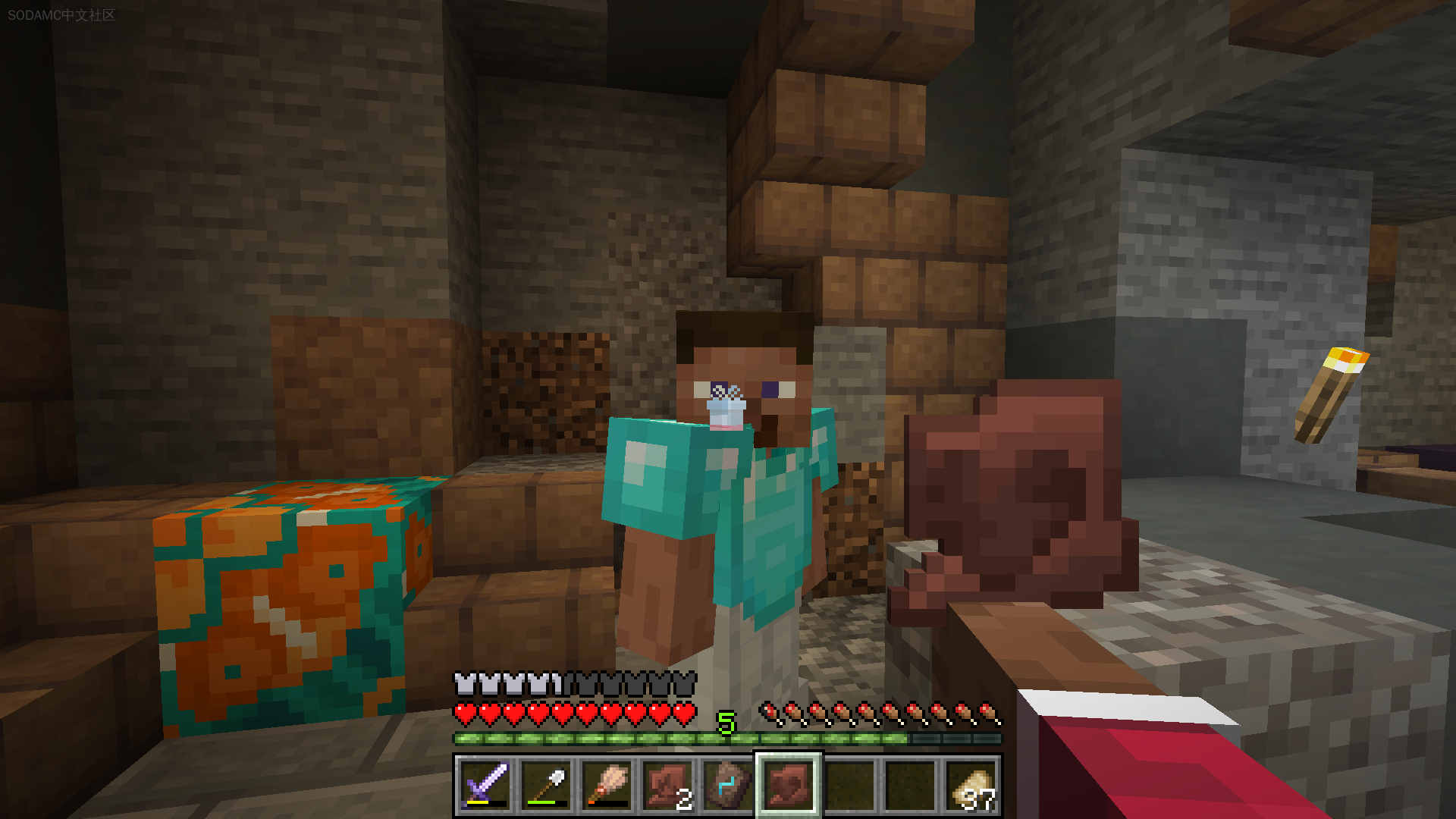The width and height of the screenshot is (1456, 819).
Task: Click the highlighted single pottery sherd slot
Action: click(x=789, y=785)
